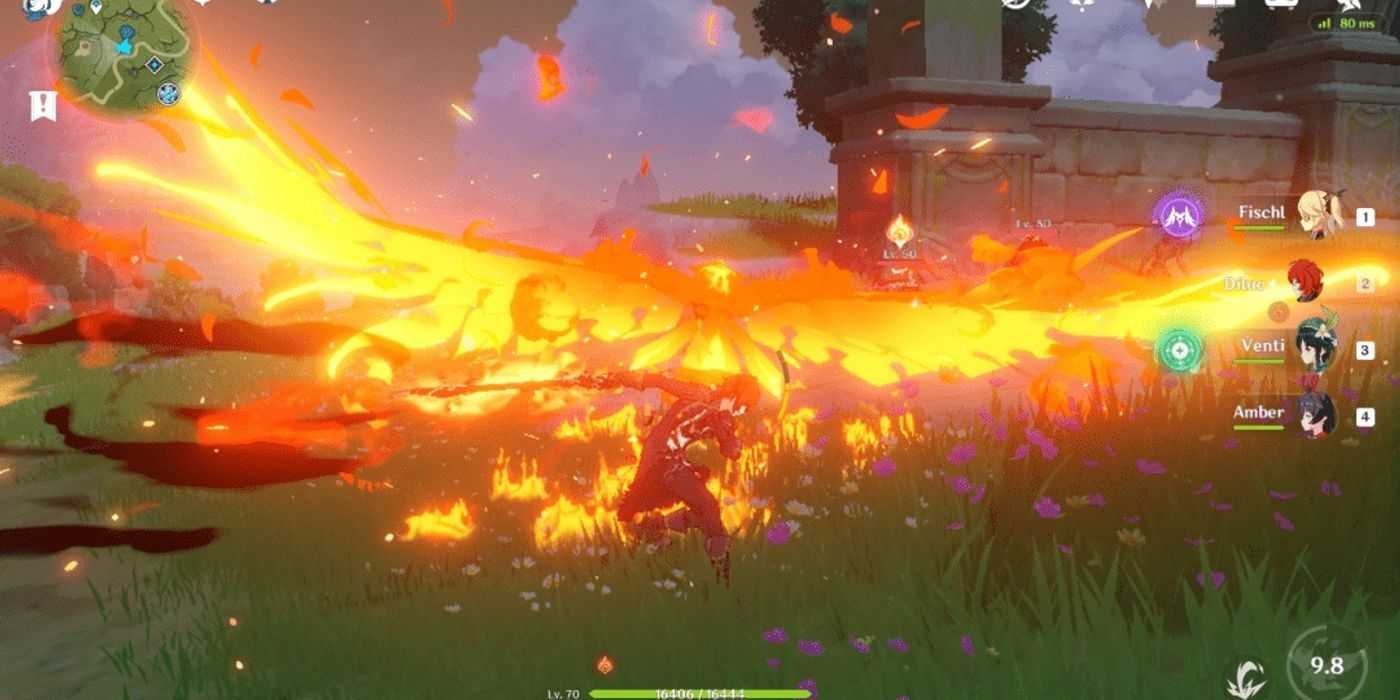Screen dimensions: 1400x700
Task: Switch to Amber in the party list
Action: point(1318,415)
